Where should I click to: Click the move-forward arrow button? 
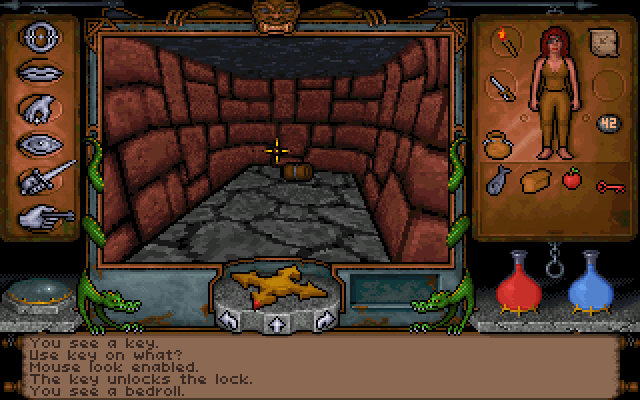(276, 323)
